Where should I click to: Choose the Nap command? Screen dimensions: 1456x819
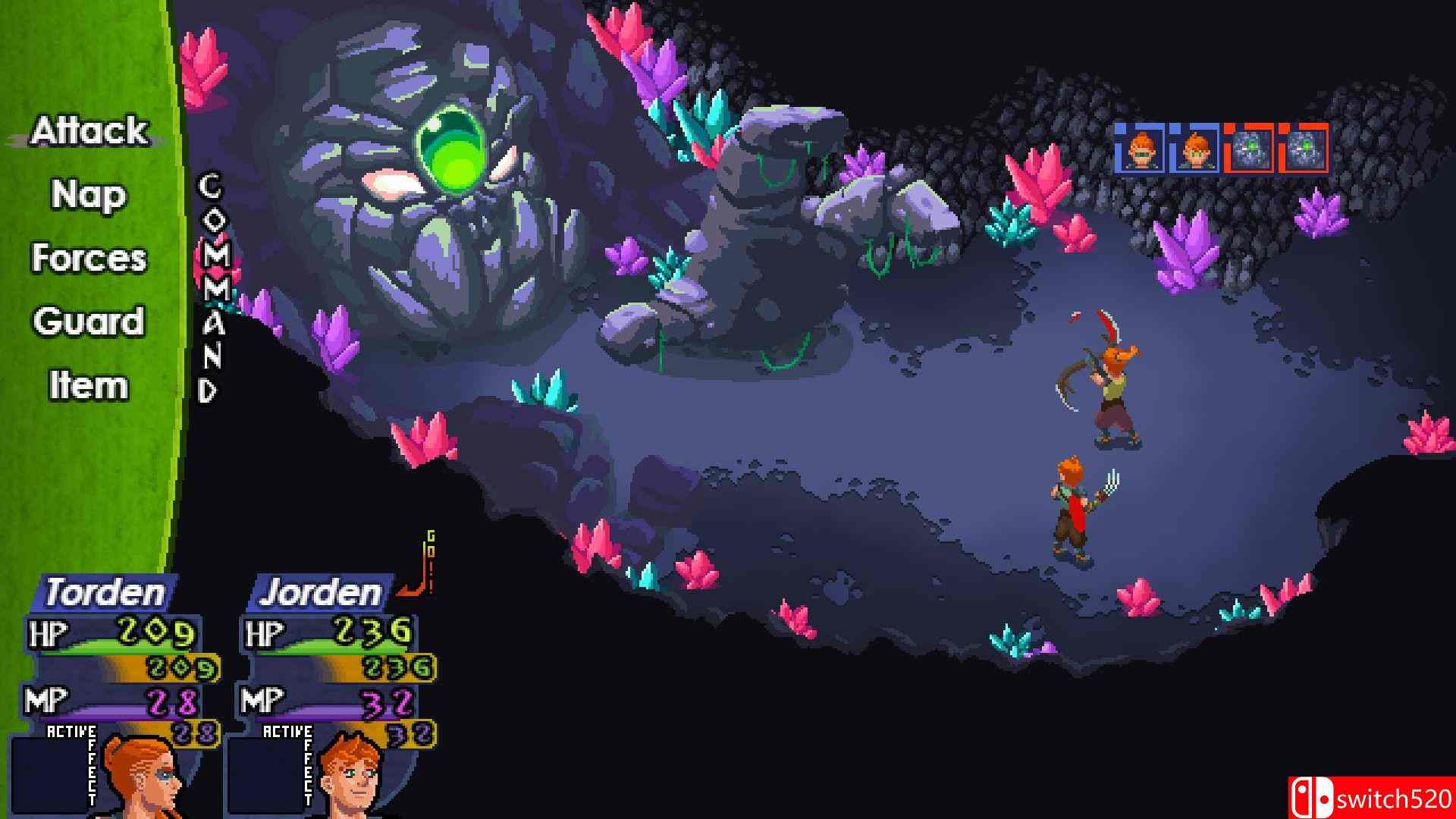coord(88,195)
